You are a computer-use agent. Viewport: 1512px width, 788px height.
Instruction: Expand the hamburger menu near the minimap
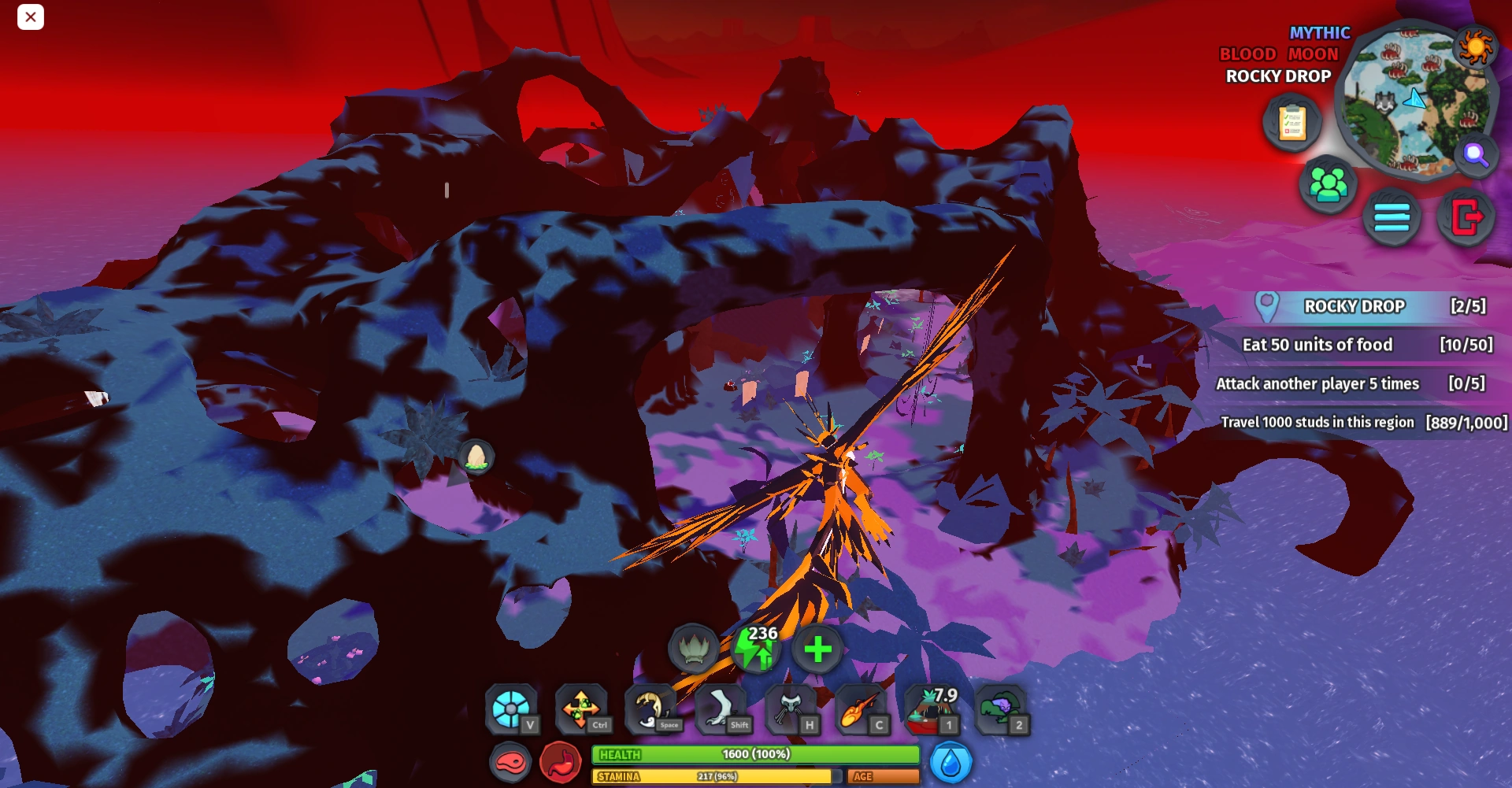point(1392,219)
